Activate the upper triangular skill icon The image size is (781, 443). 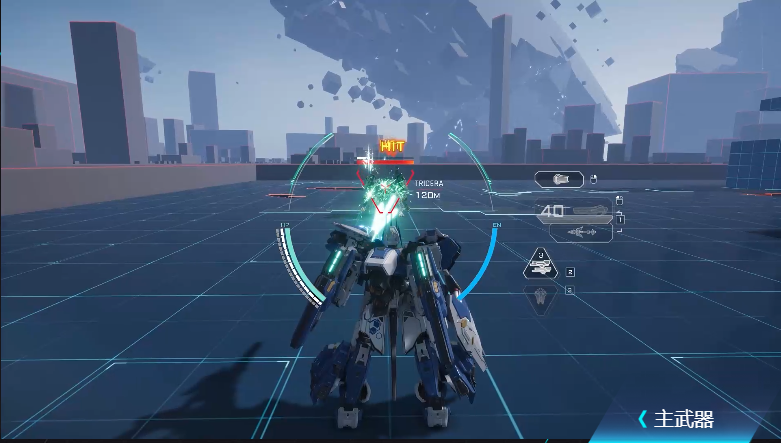541,265
